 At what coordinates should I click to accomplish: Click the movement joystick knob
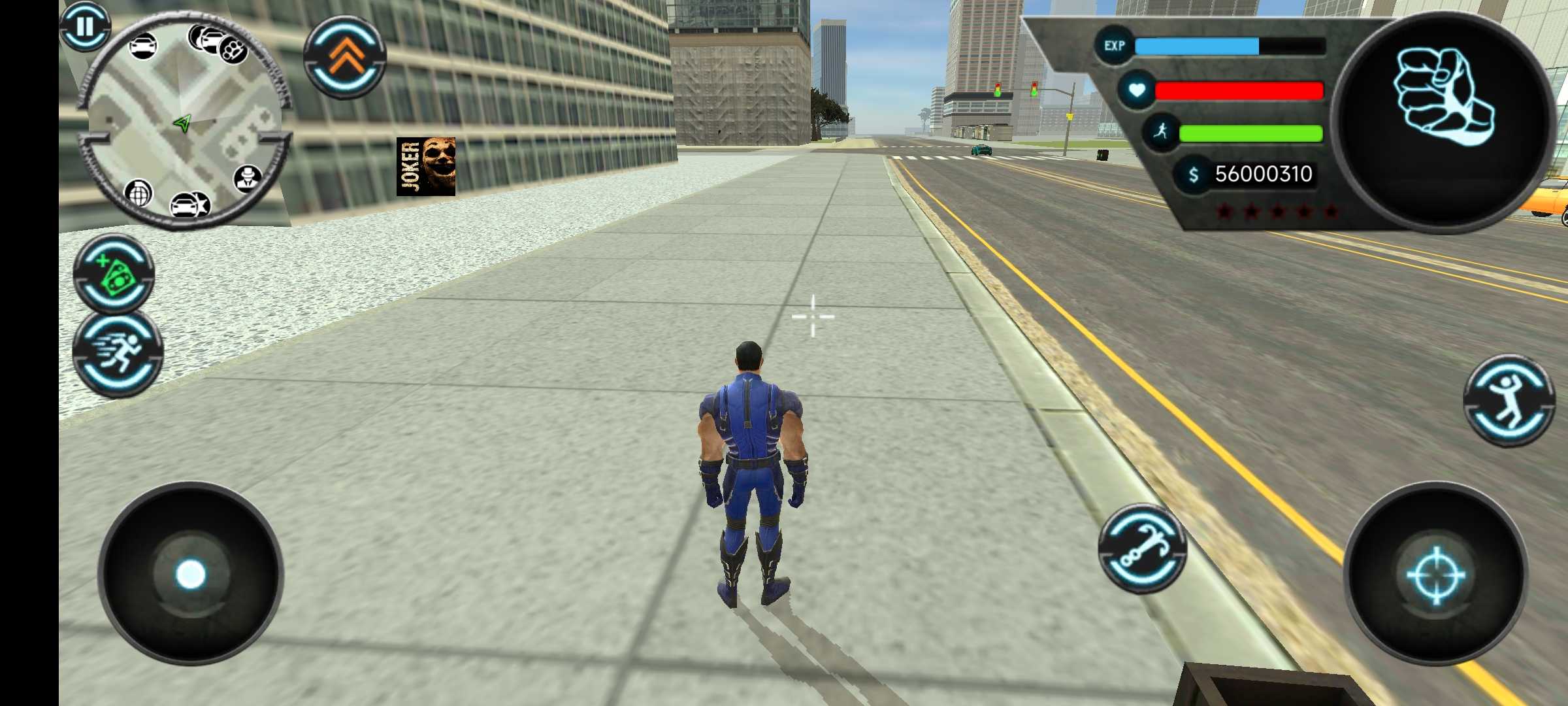[190, 575]
